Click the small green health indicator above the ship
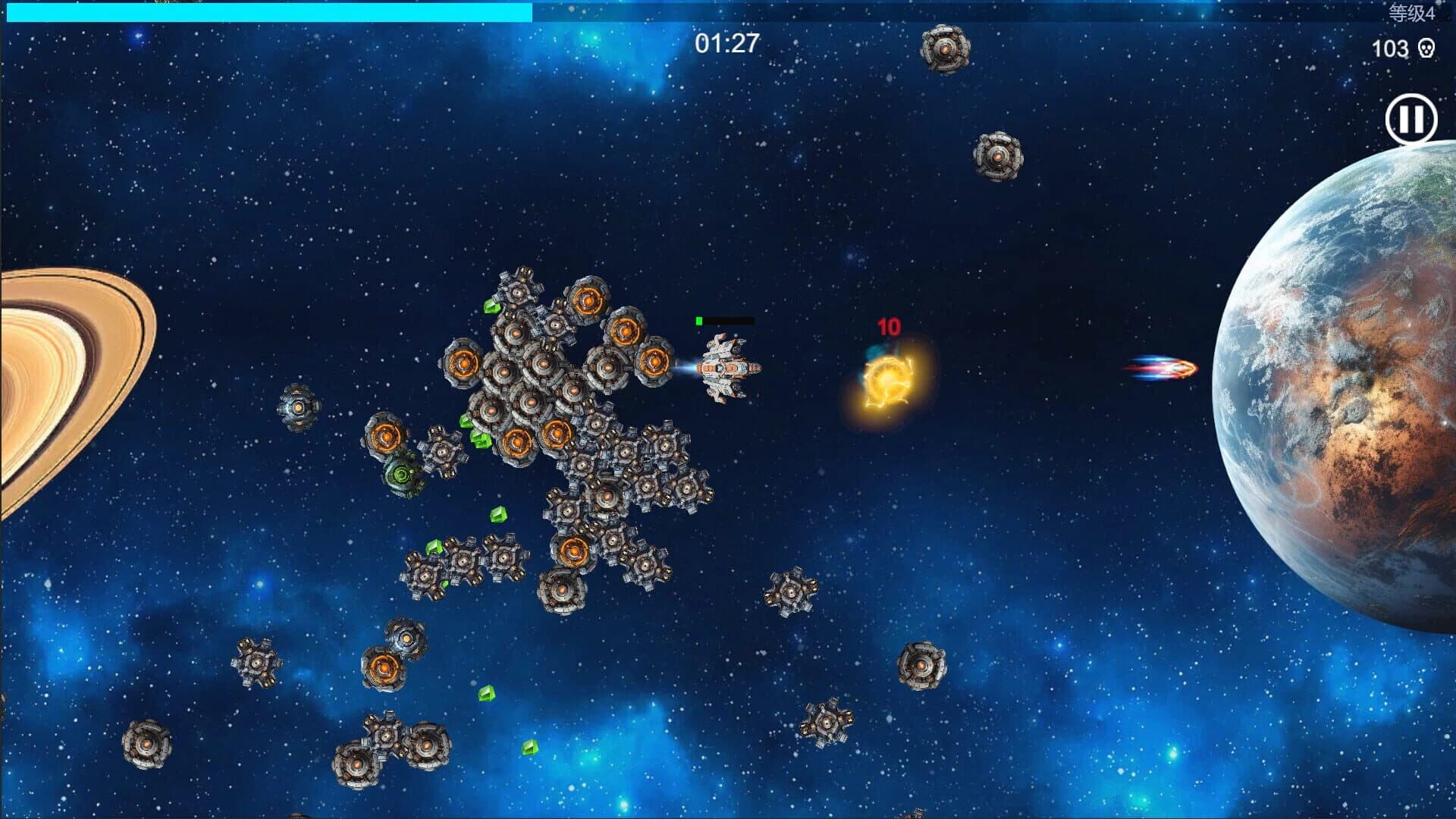This screenshot has width=1456, height=819. pyautogui.click(x=698, y=320)
